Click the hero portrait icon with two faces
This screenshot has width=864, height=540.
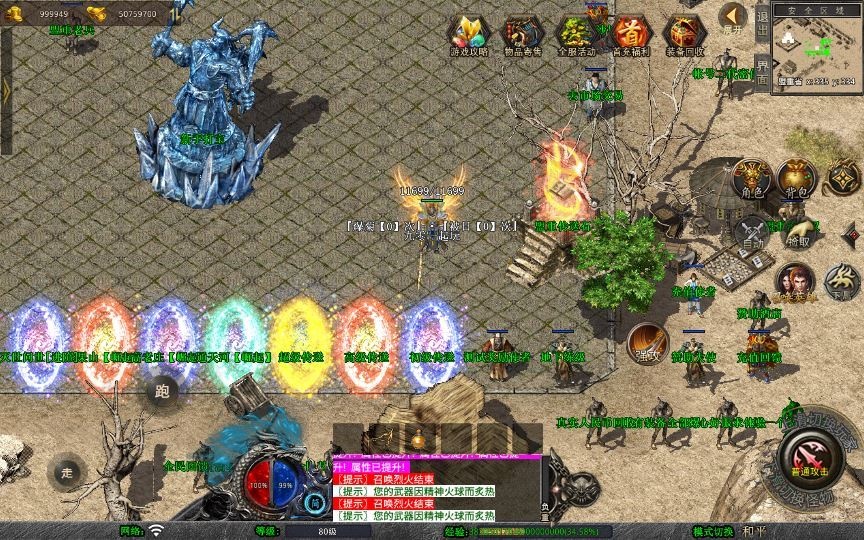coord(795,282)
